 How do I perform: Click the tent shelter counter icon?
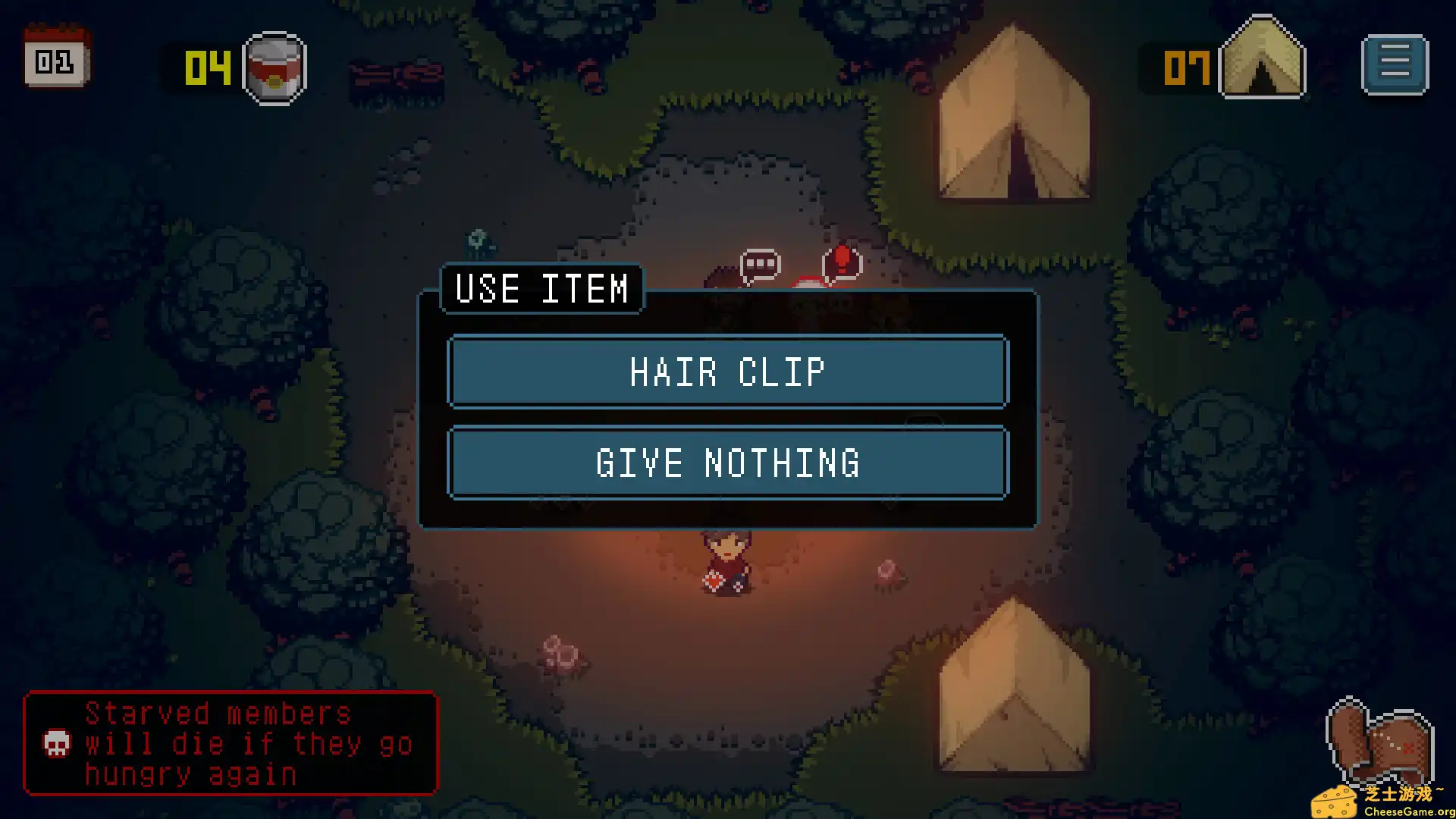coord(1262,59)
